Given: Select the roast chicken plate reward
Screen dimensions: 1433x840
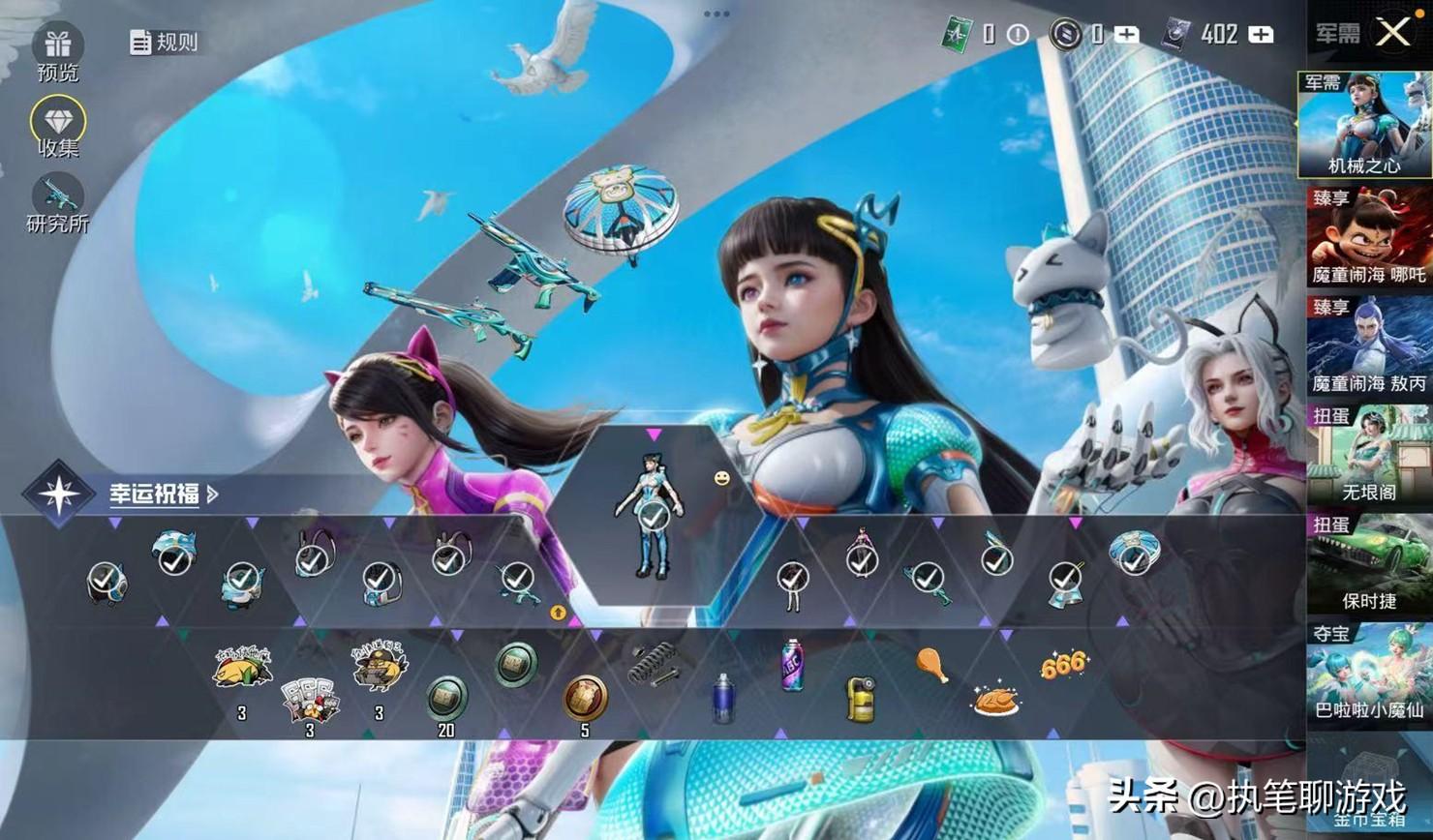Looking at the screenshot, I should [x=995, y=700].
